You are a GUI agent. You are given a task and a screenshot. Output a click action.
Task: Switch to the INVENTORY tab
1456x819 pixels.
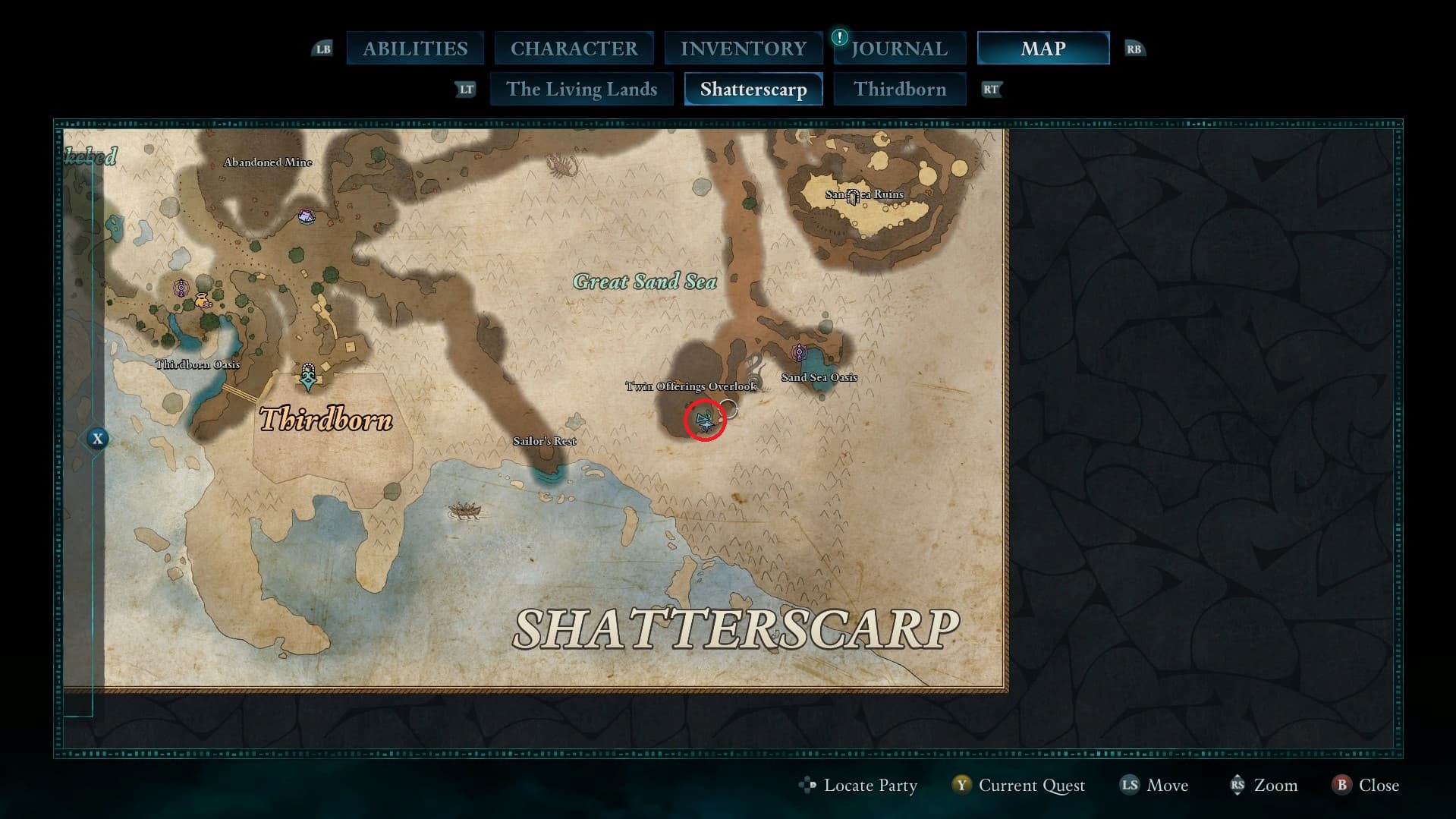pos(743,48)
